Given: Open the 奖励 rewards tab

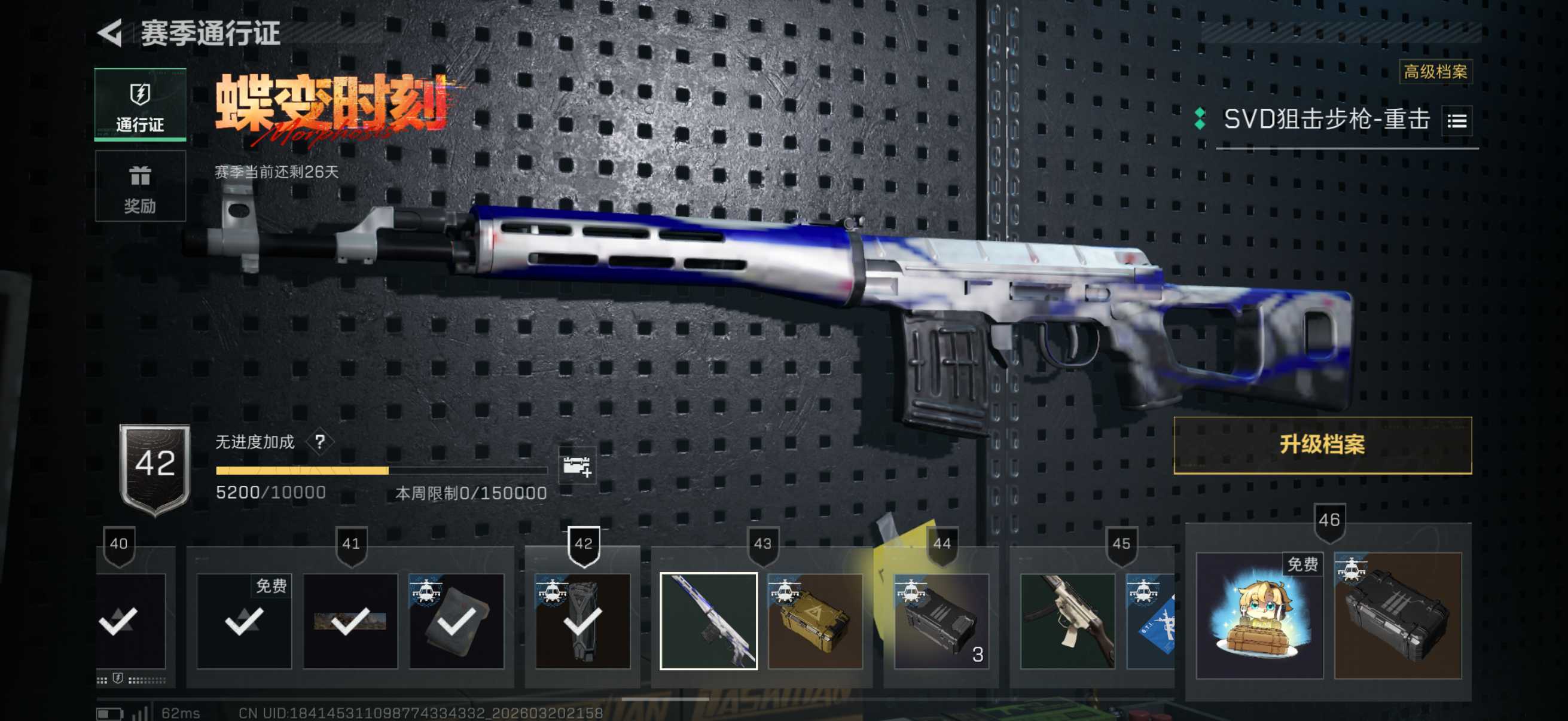Looking at the screenshot, I should [140, 187].
